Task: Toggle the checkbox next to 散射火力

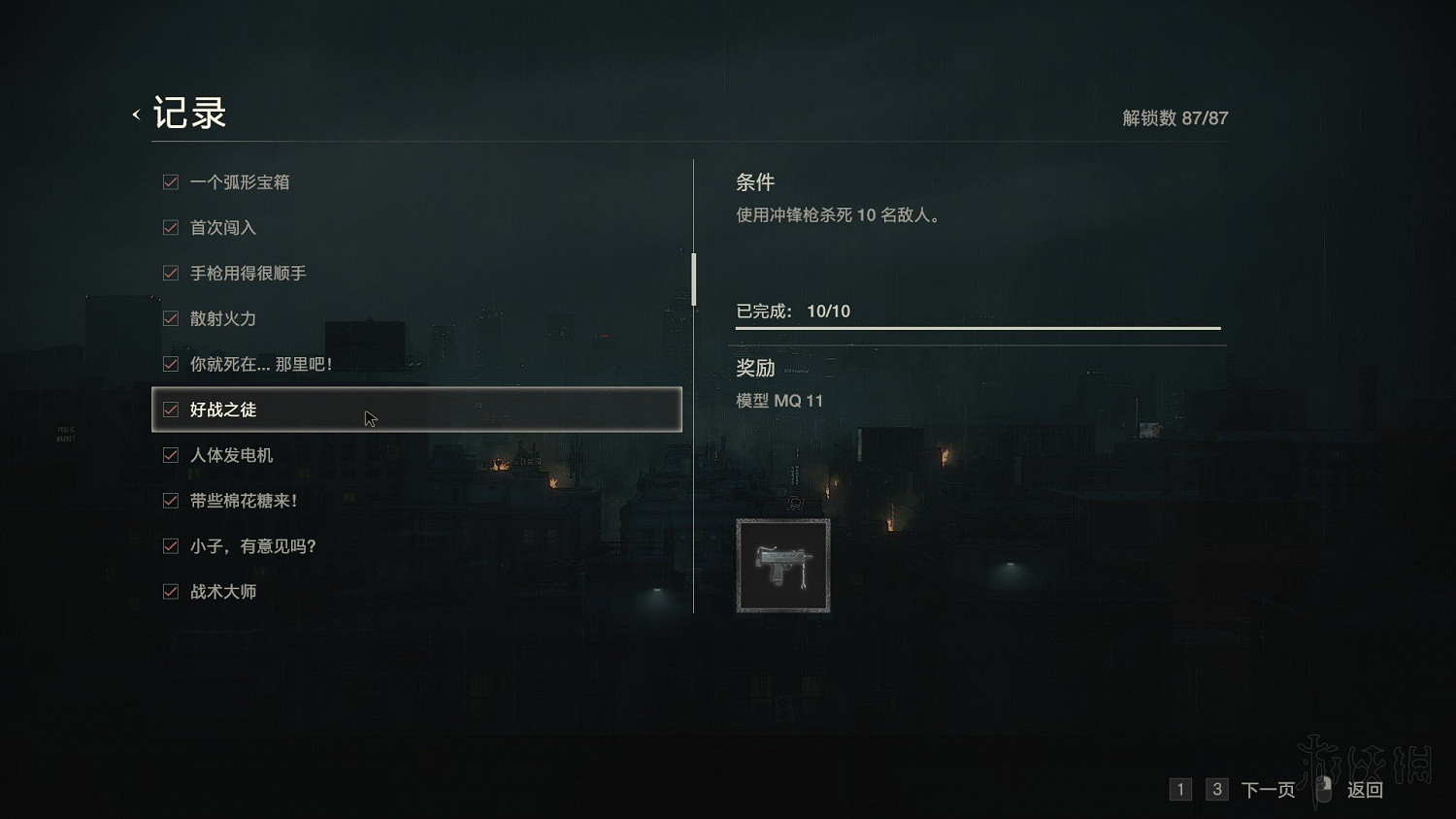Action: coord(170,318)
